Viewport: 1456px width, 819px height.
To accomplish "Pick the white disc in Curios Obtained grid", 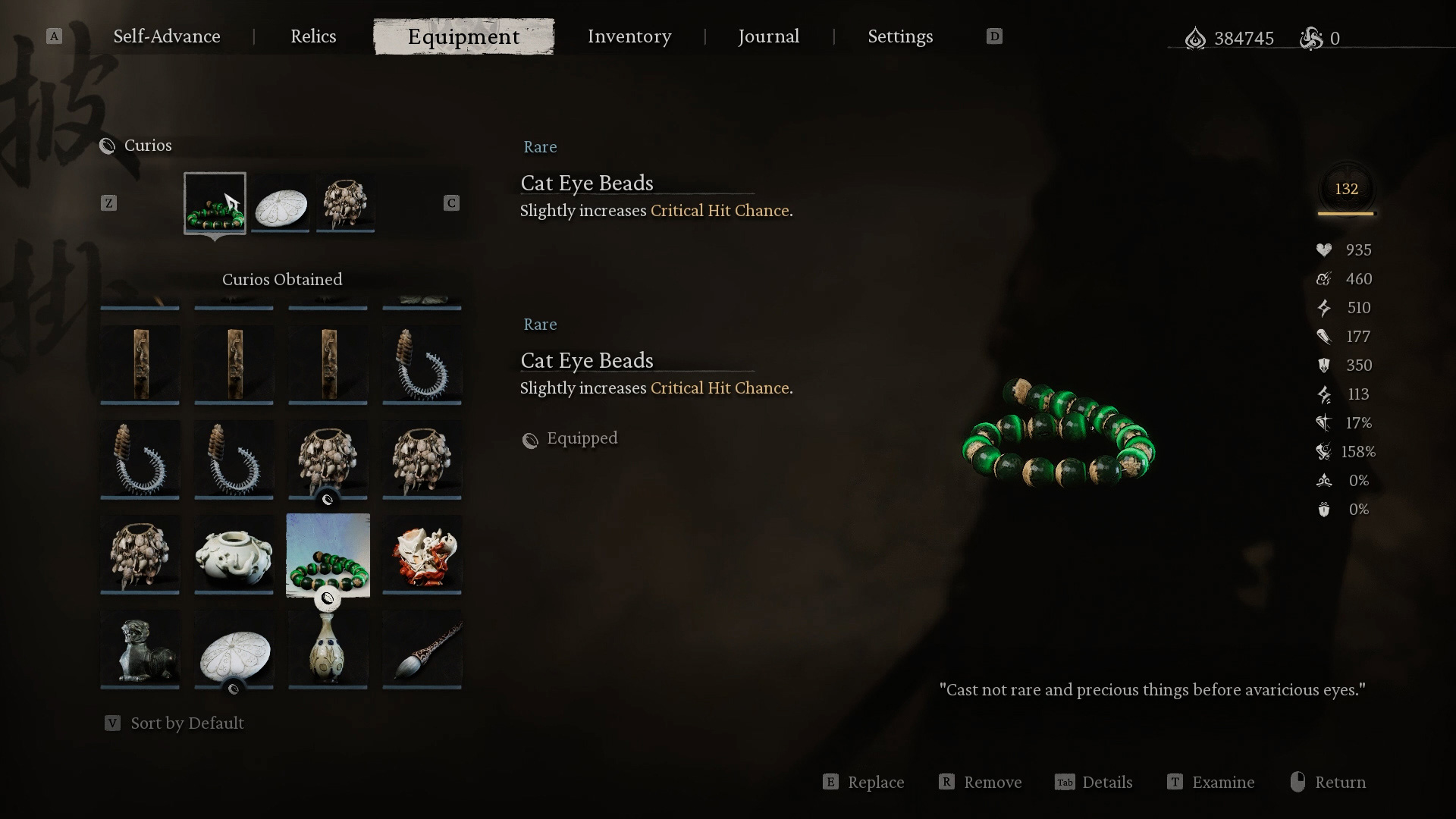I will [234, 649].
